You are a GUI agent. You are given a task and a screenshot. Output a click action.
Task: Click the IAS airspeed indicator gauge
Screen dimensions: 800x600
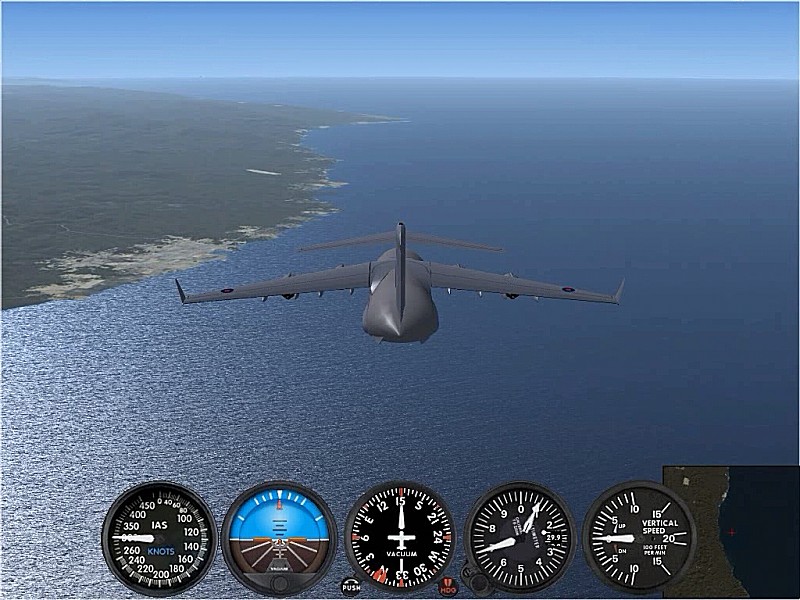[159, 537]
